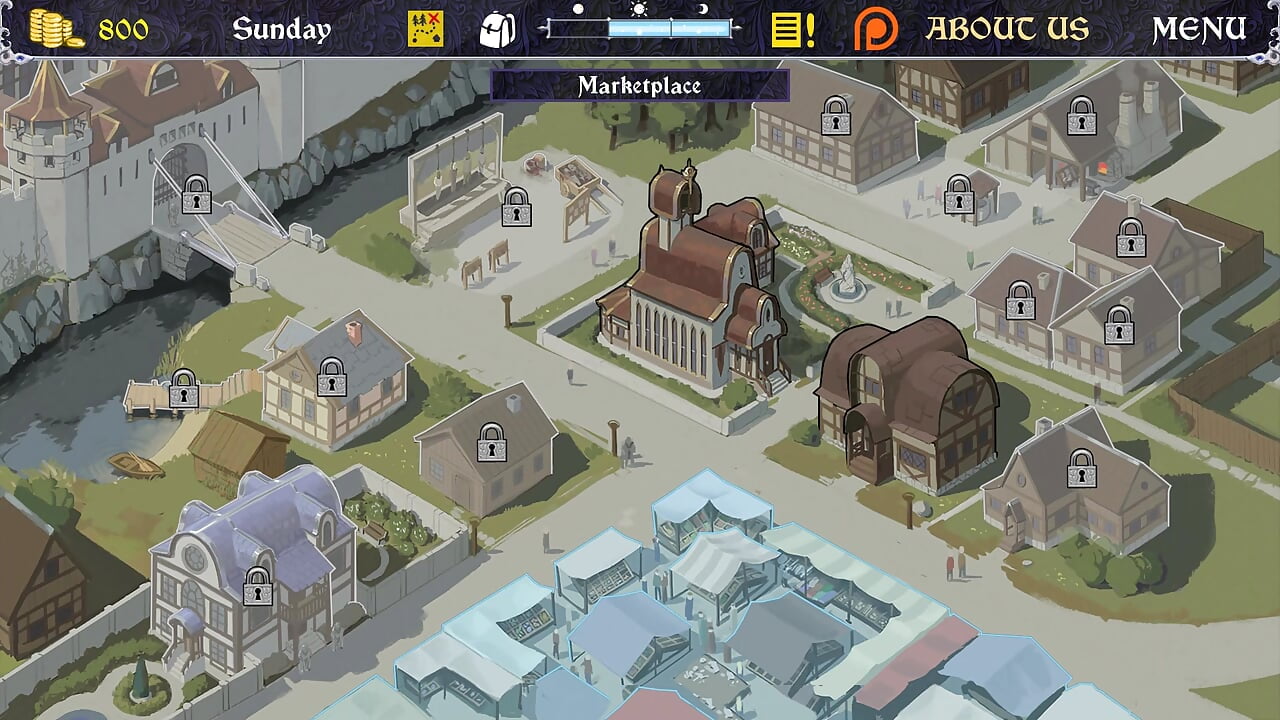Click the padlock on the purple-roofed mansion
Image resolution: width=1280 pixels, height=720 pixels.
[x=258, y=585]
